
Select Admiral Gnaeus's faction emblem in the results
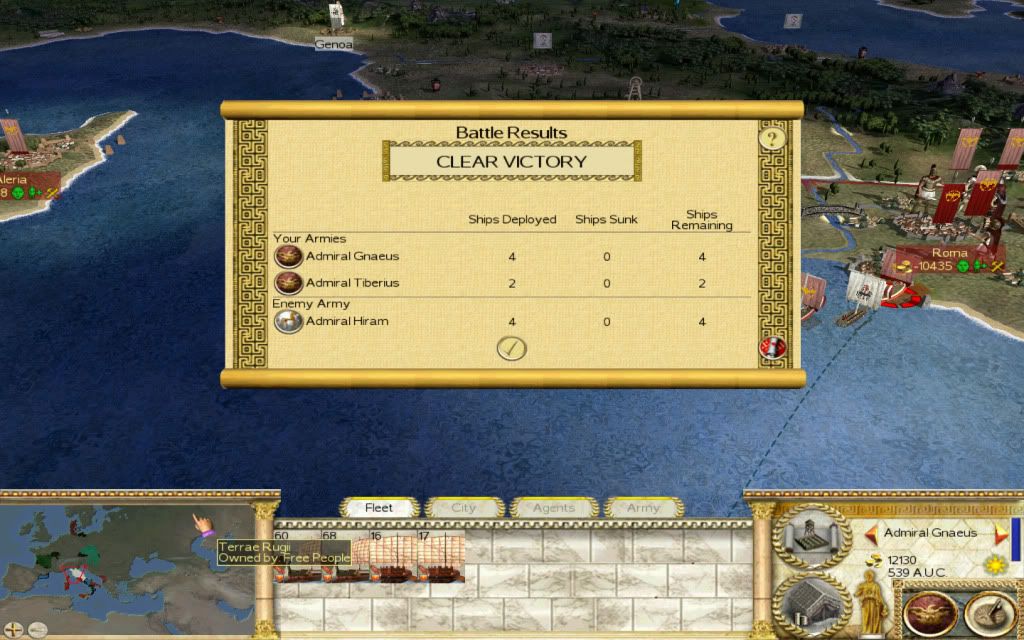click(x=288, y=256)
